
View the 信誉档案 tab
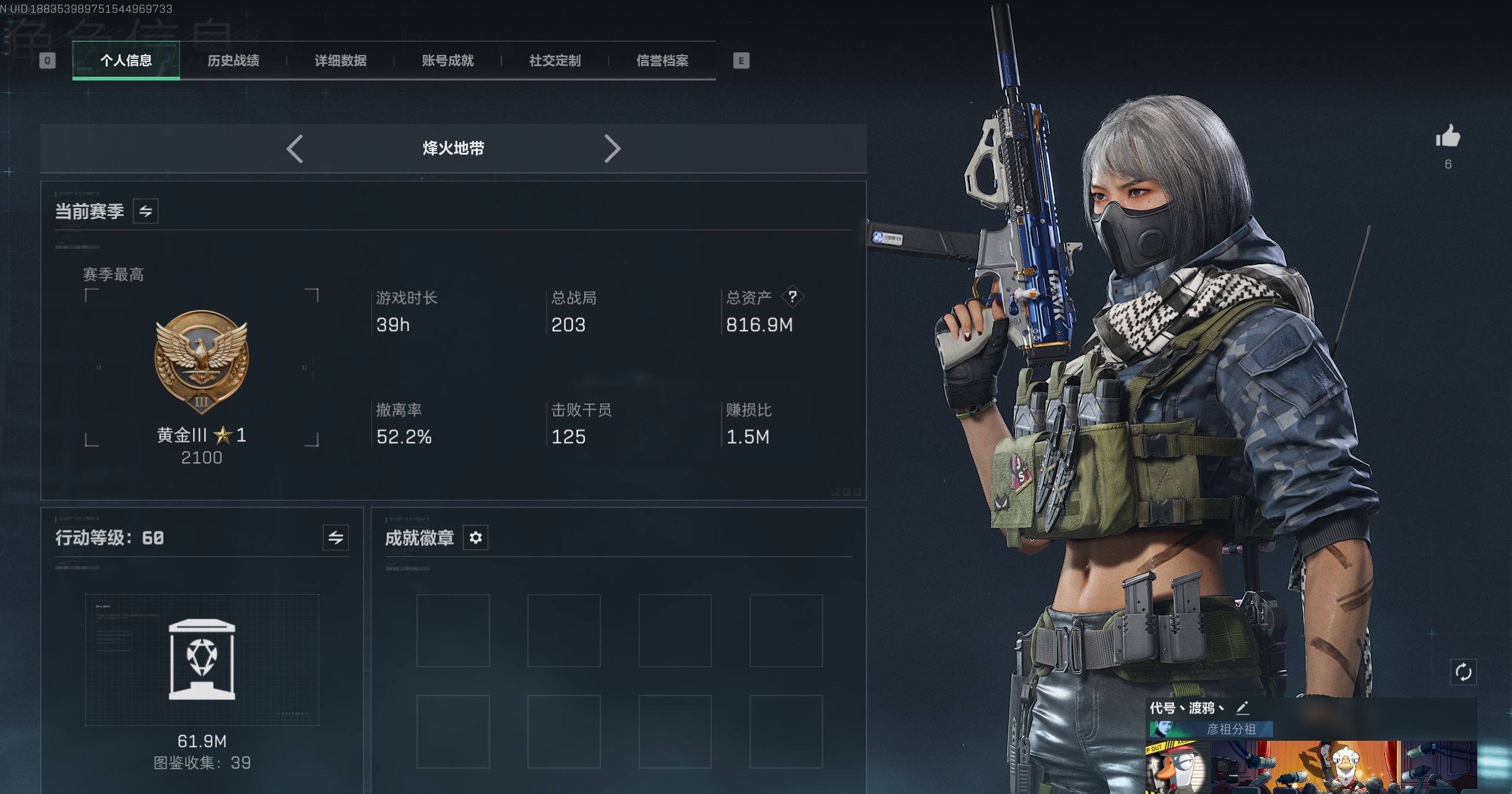(662, 61)
